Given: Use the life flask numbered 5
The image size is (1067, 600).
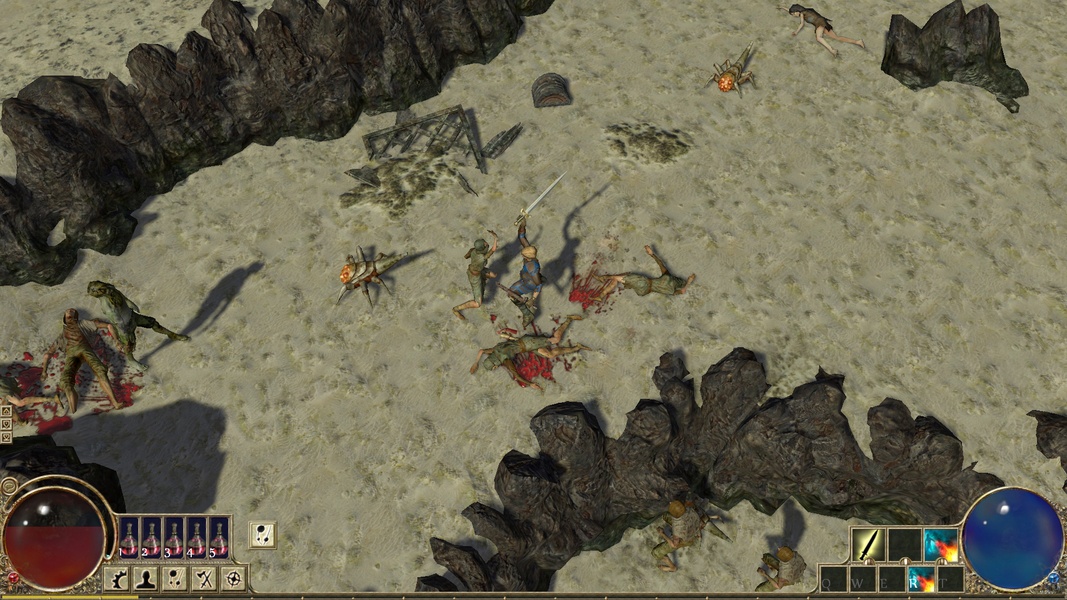Looking at the screenshot, I should [218, 536].
